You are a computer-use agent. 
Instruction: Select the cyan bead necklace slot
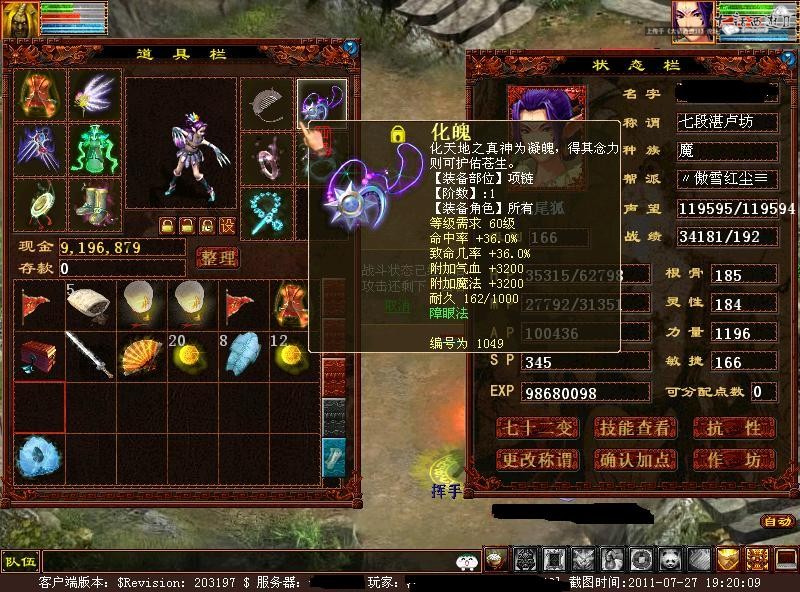point(268,209)
